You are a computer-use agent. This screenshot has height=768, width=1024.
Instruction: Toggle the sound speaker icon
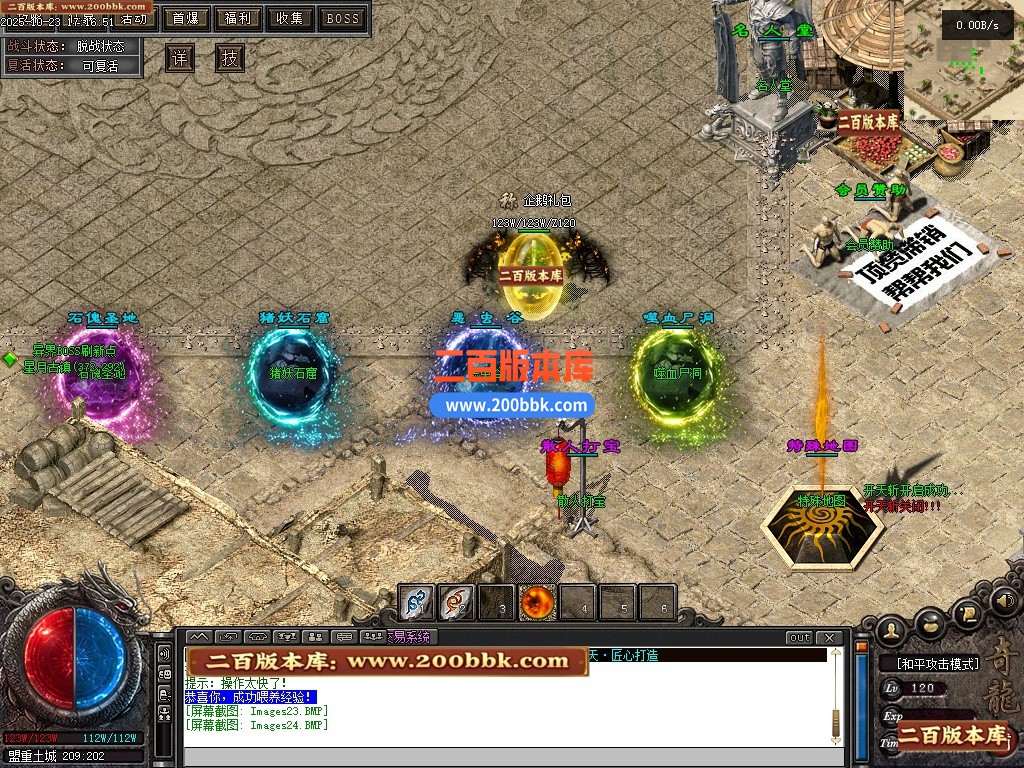tap(1004, 601)
